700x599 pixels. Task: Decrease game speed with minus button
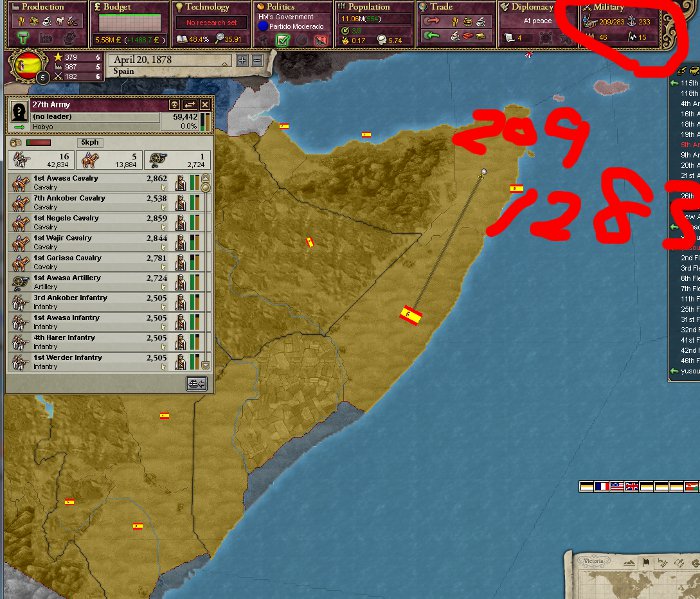click(x=257, y=60)
